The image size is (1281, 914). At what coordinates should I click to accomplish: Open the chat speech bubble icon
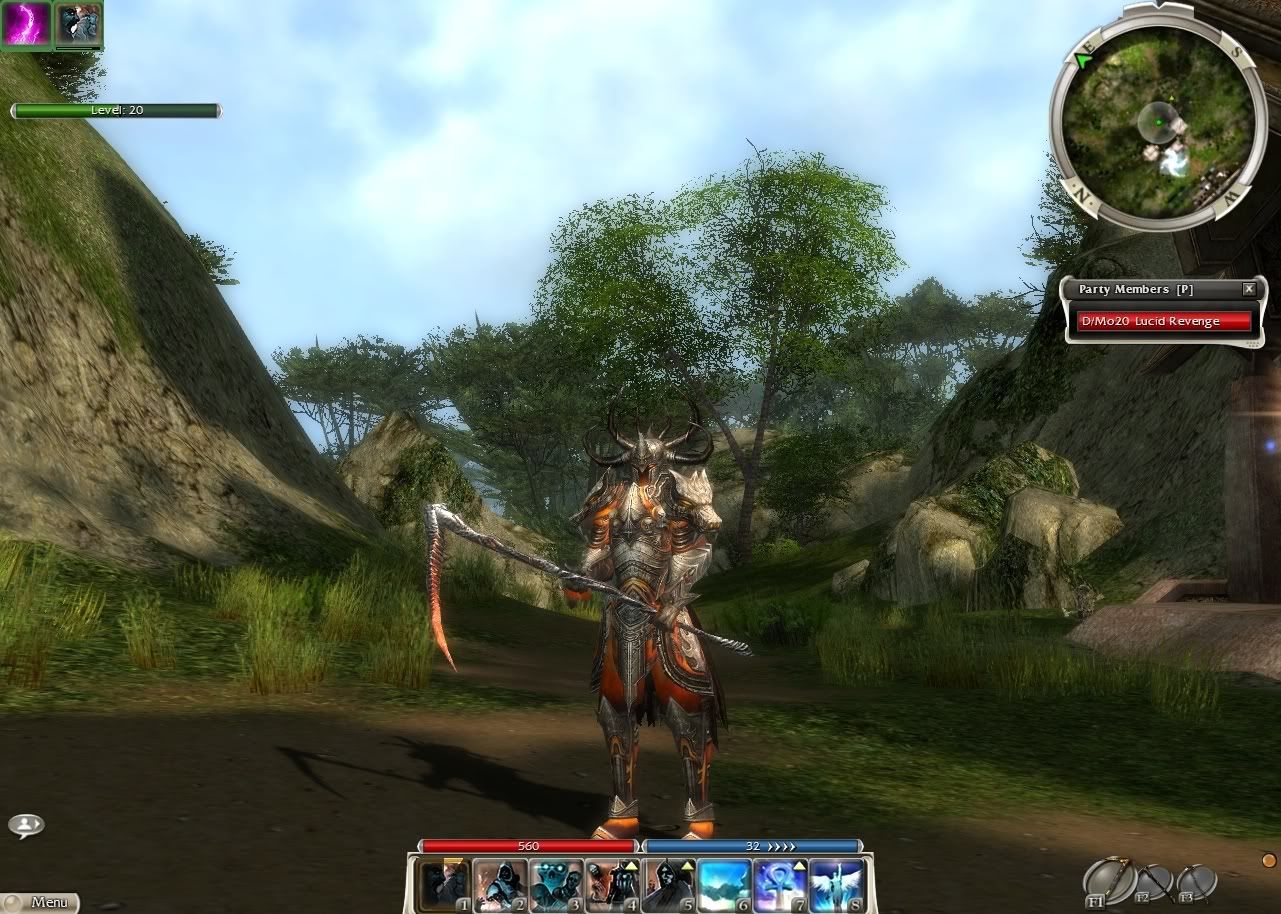[x=26, y=826]
